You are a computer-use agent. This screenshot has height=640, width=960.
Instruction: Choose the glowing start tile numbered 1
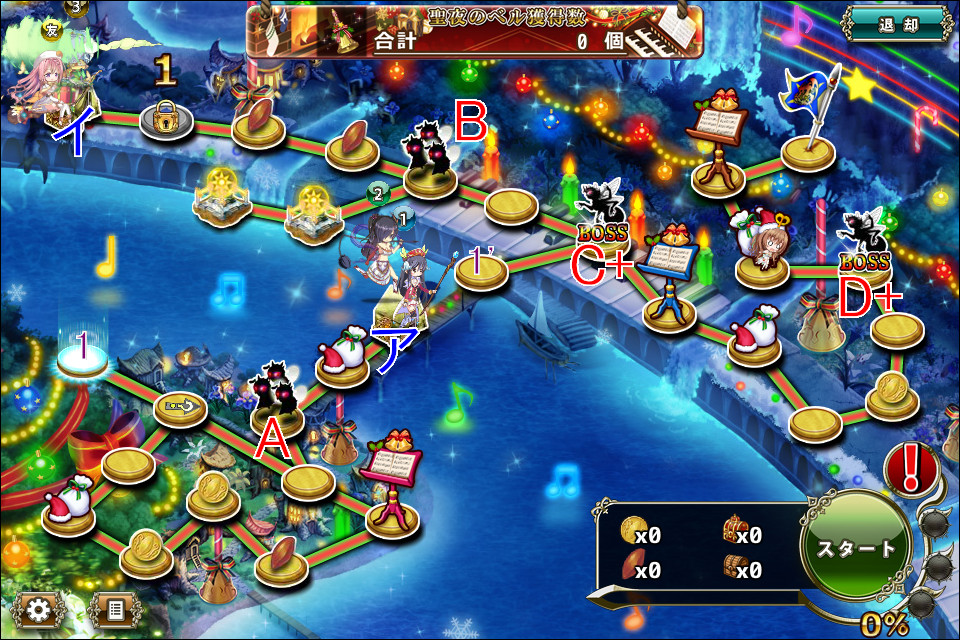coord(82,359)
